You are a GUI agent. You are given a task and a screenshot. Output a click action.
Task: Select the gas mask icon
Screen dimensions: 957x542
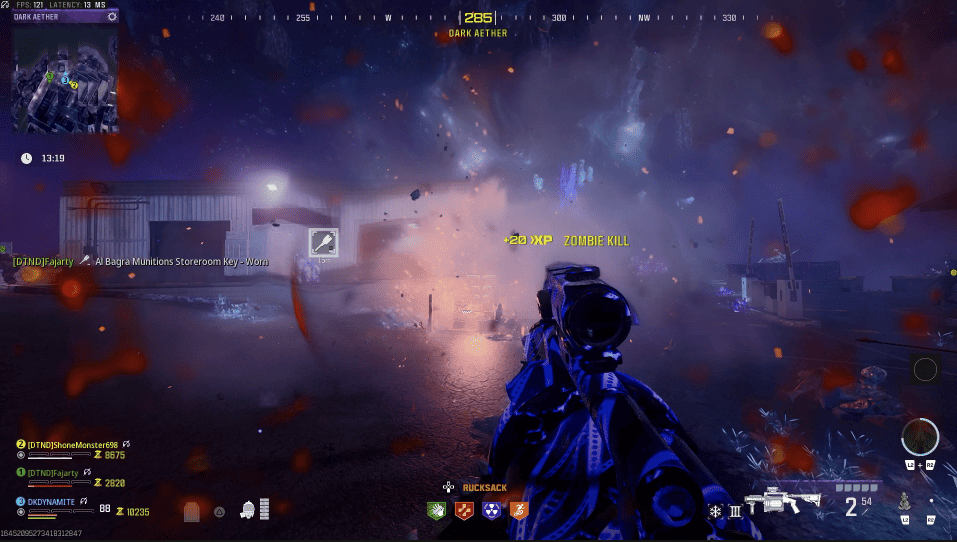[247, 510]
